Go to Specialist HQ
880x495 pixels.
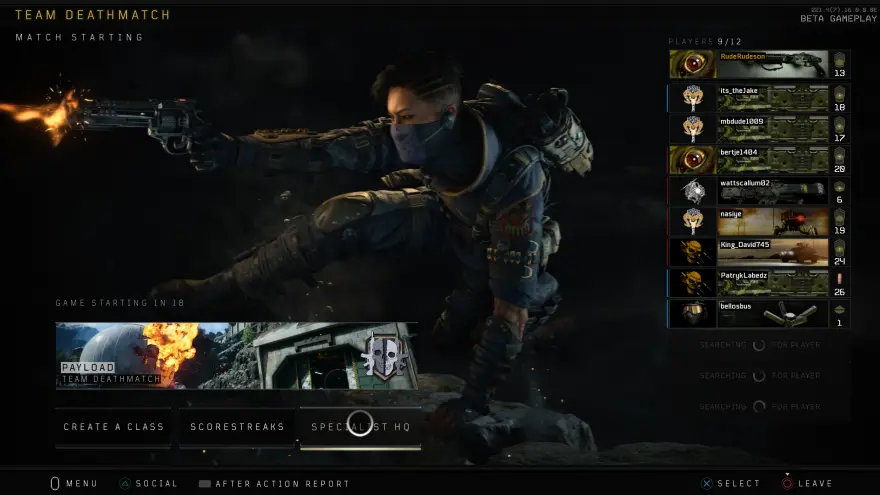pos(360,427)
